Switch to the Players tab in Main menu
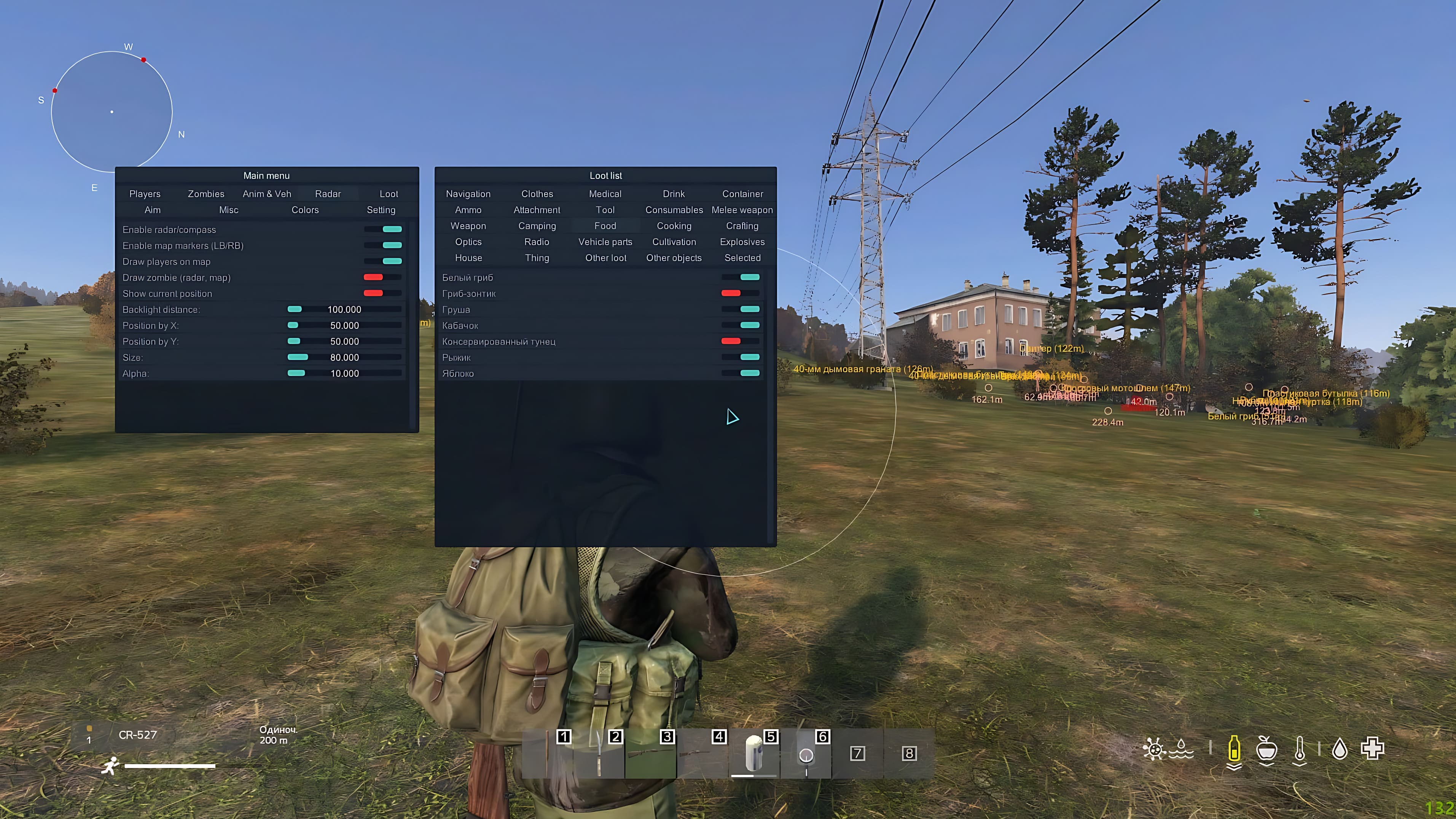Screen dimensions: 1456x819 [145, 193]
